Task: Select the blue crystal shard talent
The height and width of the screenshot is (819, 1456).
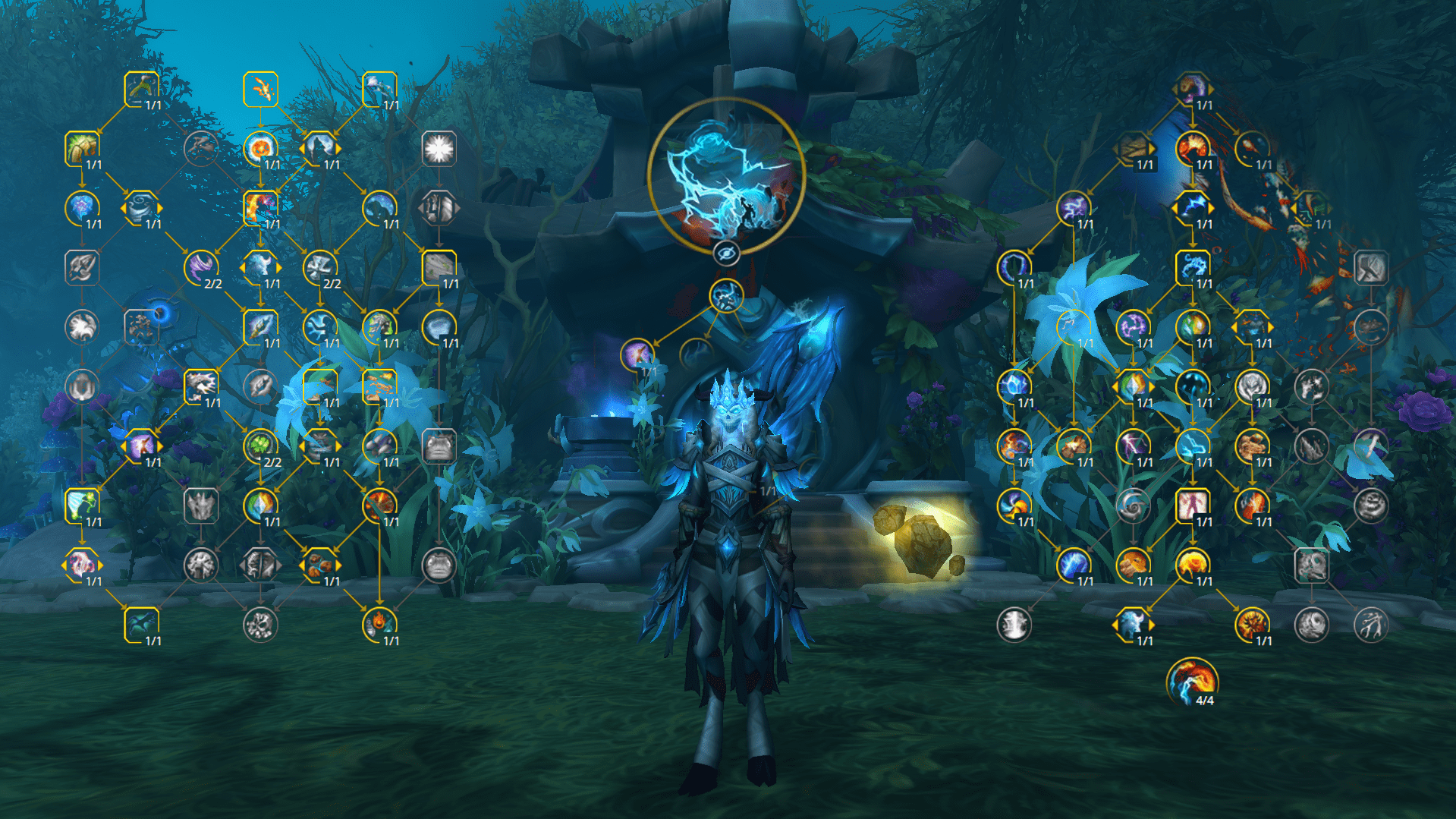Action: pyautogui.click(x=1014, y=386)
